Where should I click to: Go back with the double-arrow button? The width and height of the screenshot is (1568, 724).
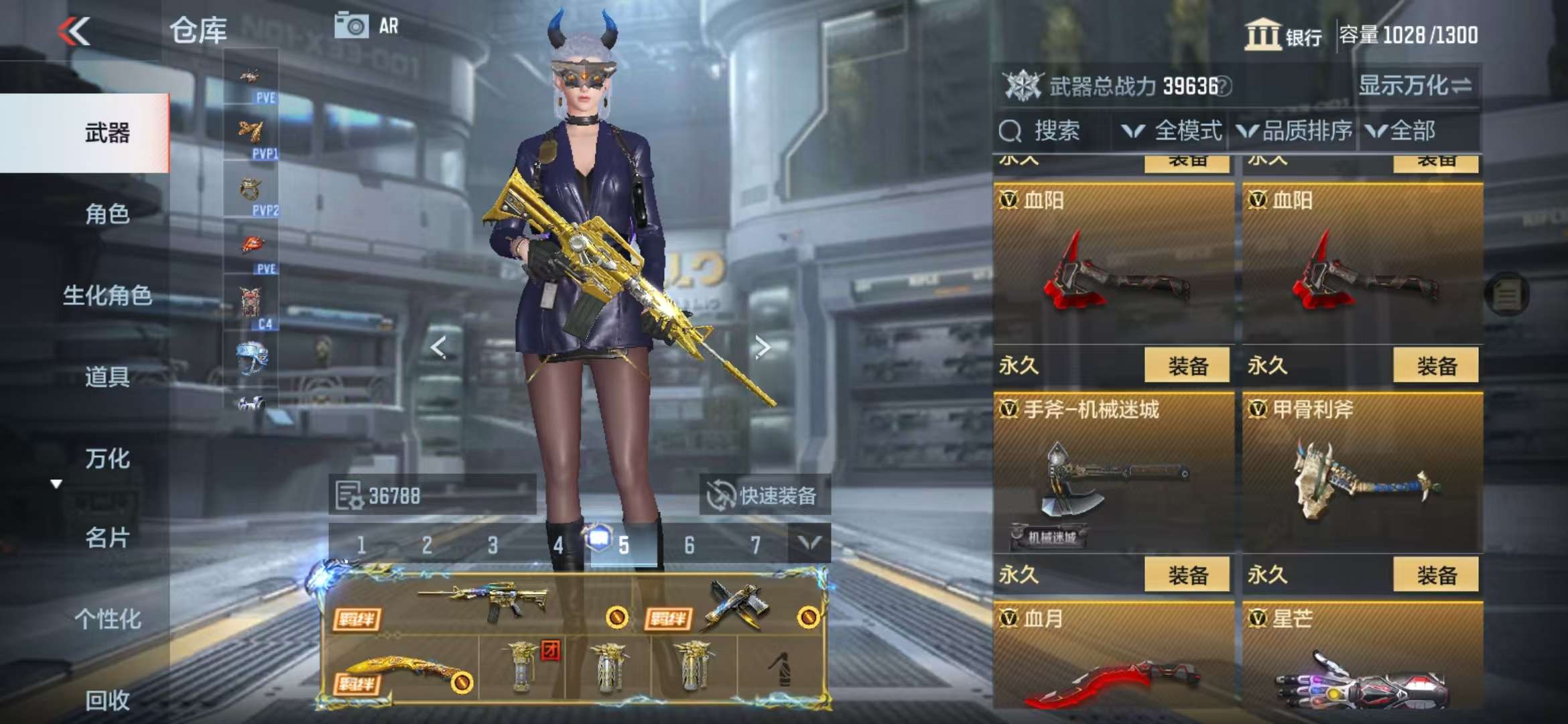[x=74, y=31]
